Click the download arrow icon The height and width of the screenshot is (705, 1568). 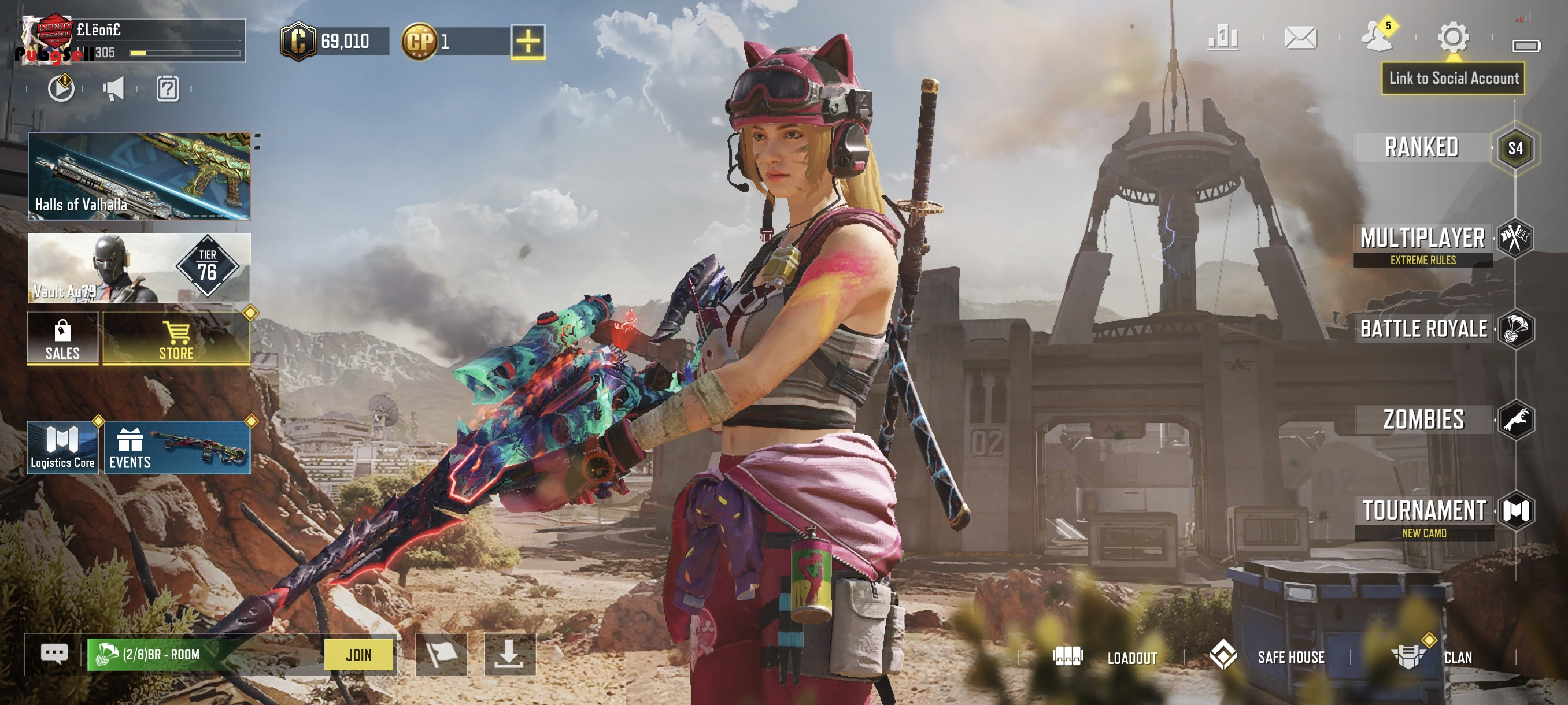(x=509, y=655)
